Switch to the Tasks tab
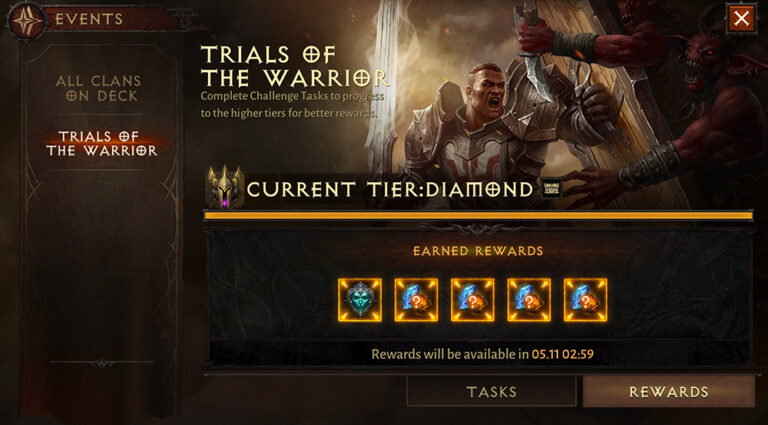This screenshot has width=768, height=425. (x=491, y=392)
